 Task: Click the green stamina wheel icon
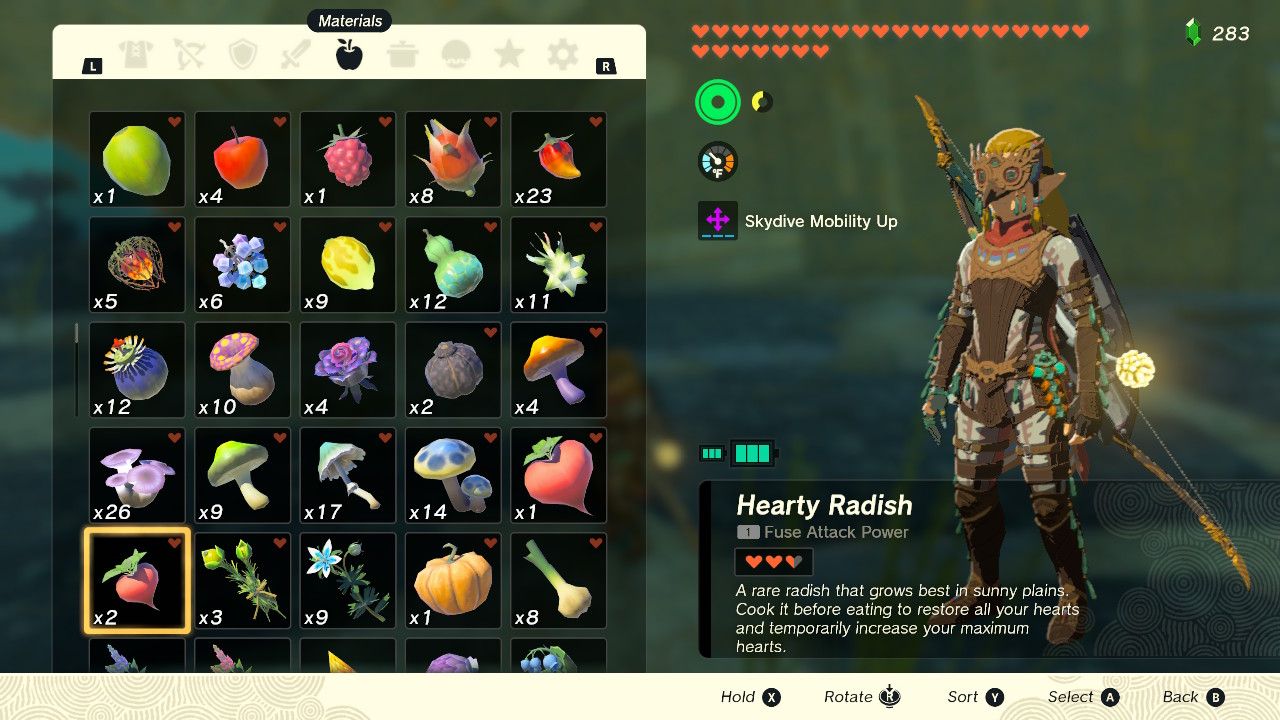pyautogui.click(x=716, y=101)
